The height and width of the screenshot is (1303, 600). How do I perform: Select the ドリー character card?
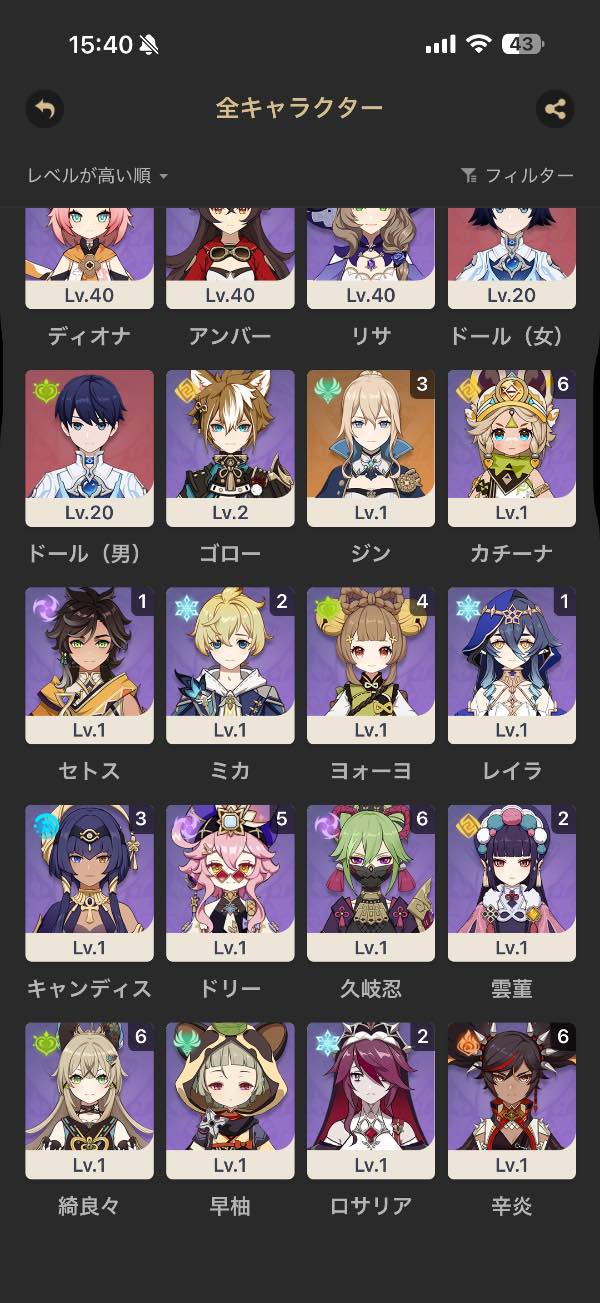230,883
